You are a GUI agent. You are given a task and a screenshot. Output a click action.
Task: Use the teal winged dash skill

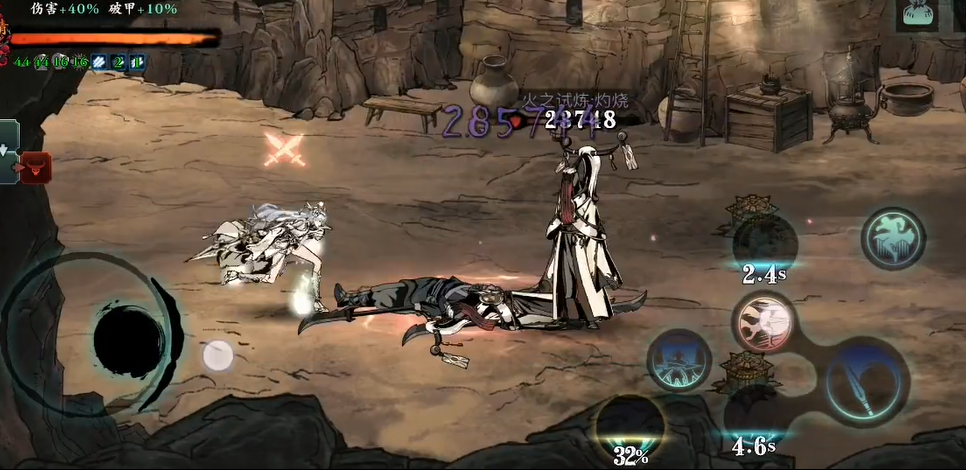point(892,238)
